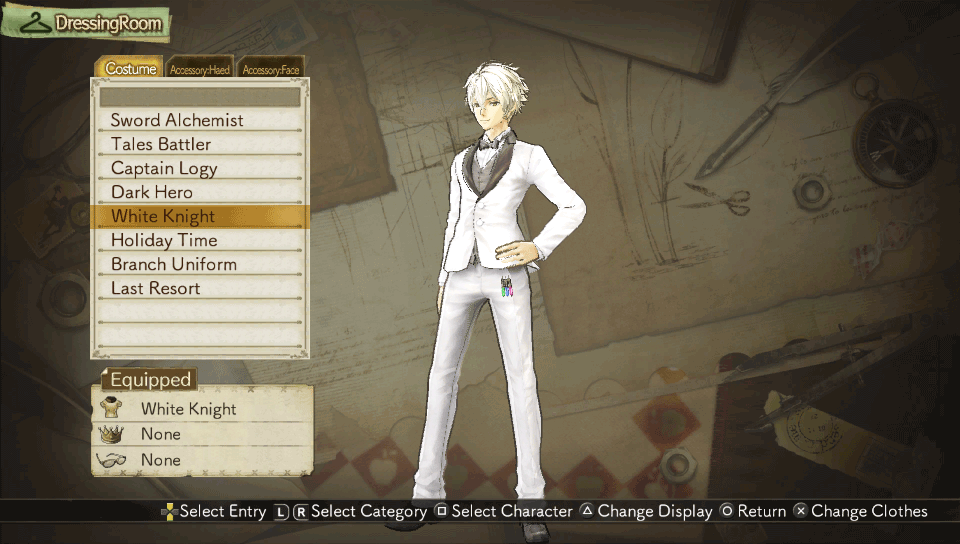
Task: Click the equipped crown accessory slot
Action: [x=202, y=434]
